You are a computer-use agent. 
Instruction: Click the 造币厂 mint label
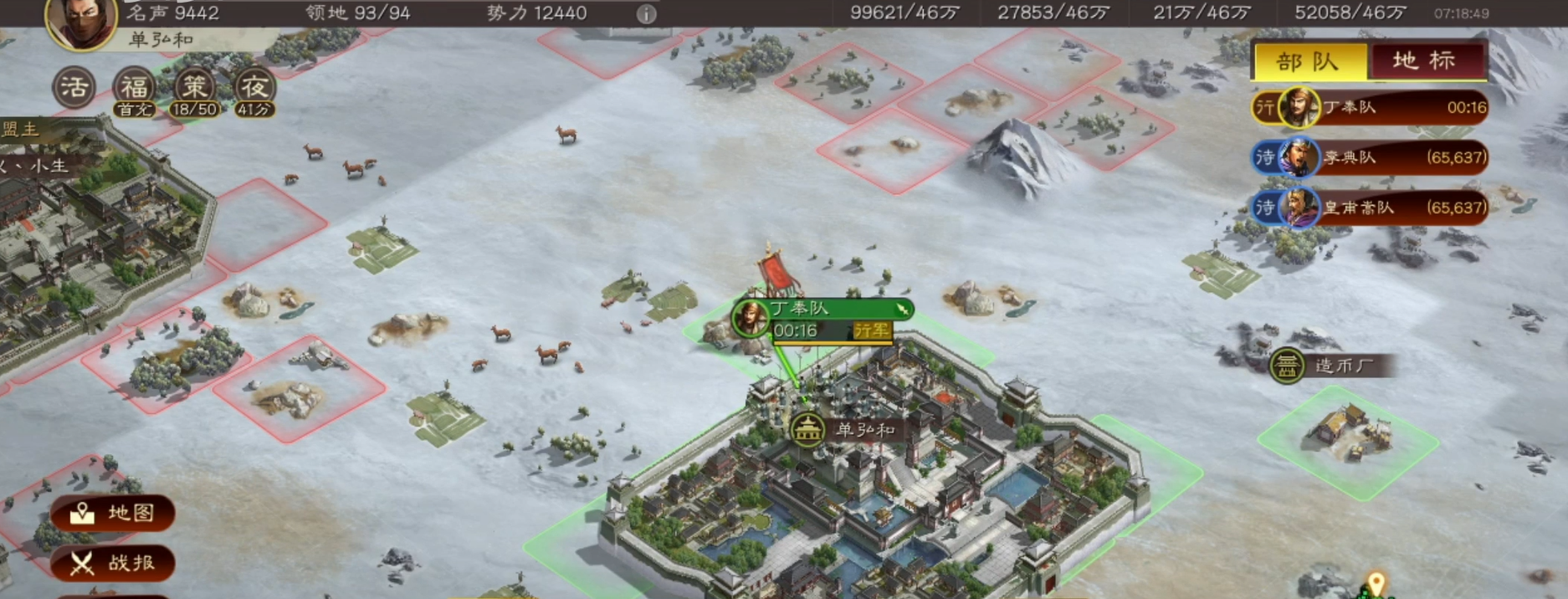point(1329,366)
